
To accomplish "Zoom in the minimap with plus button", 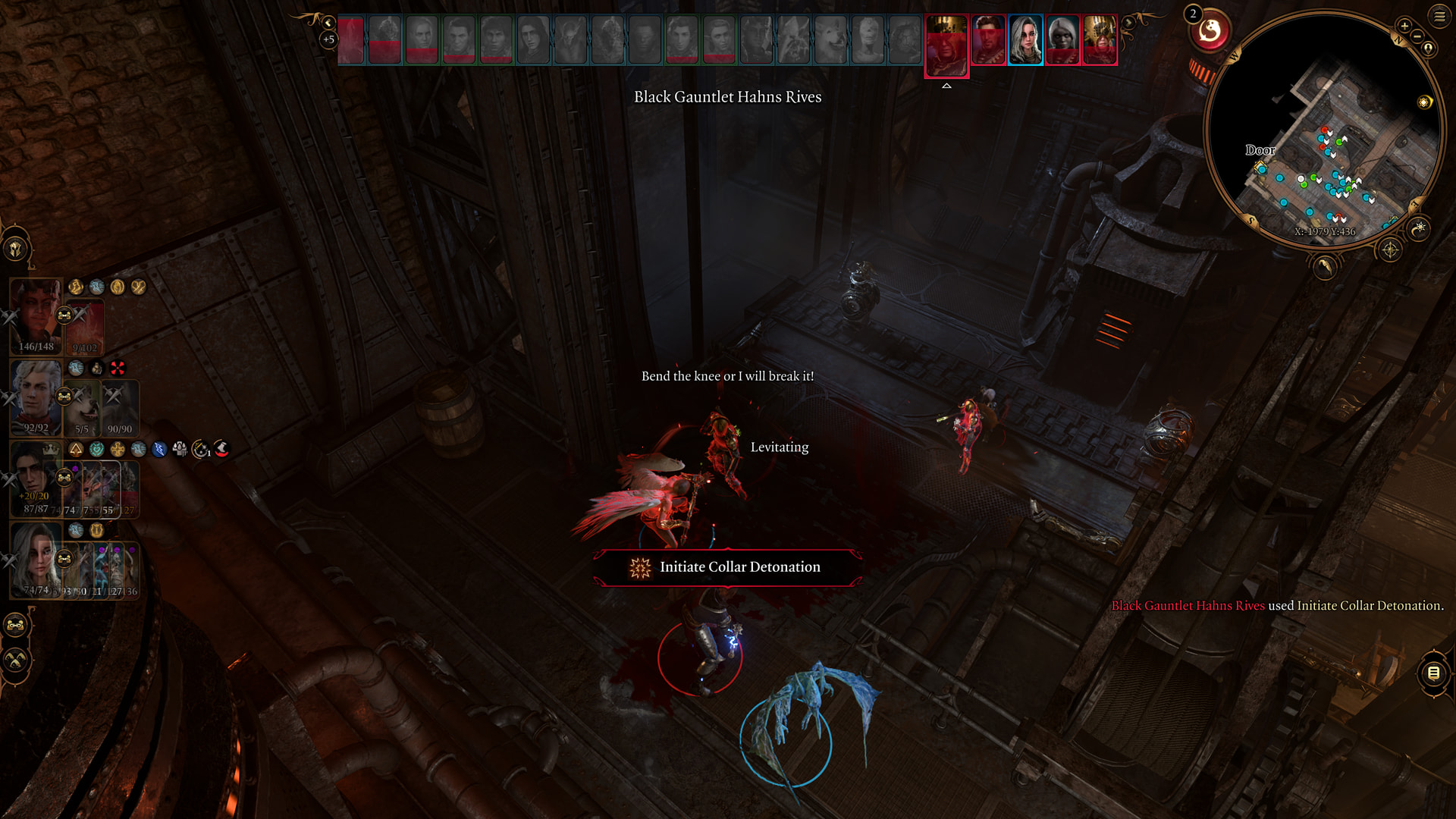I will point(1404,26).
